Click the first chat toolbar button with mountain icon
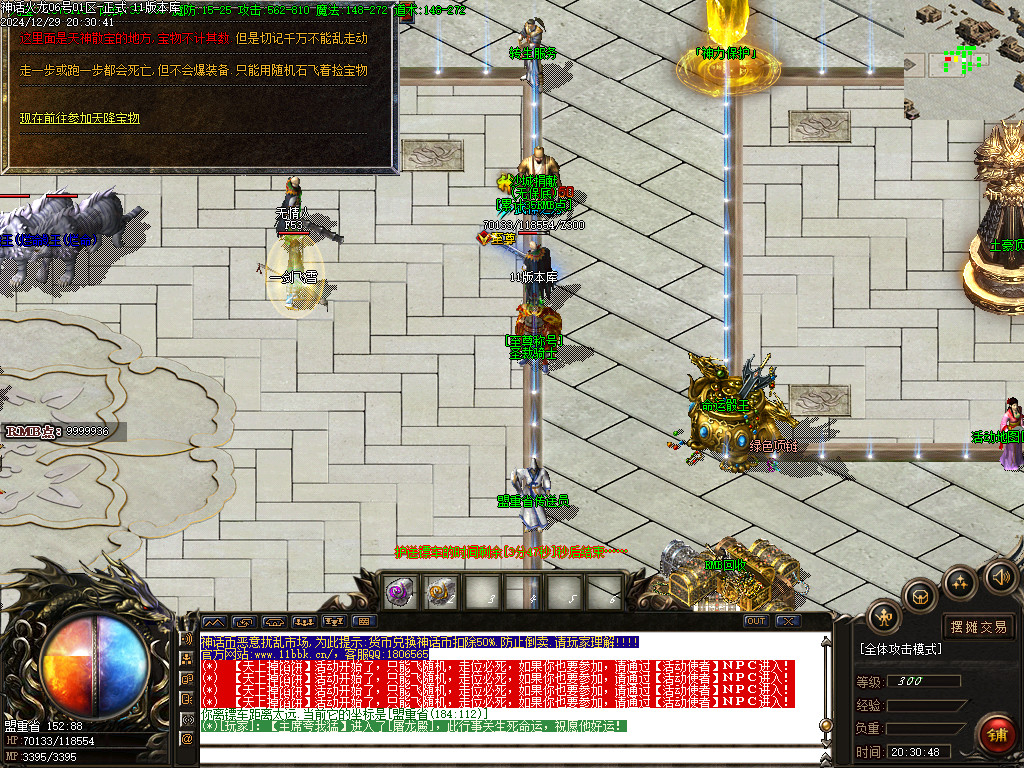Screen dimensions: 1024x768 coord(214,621)
